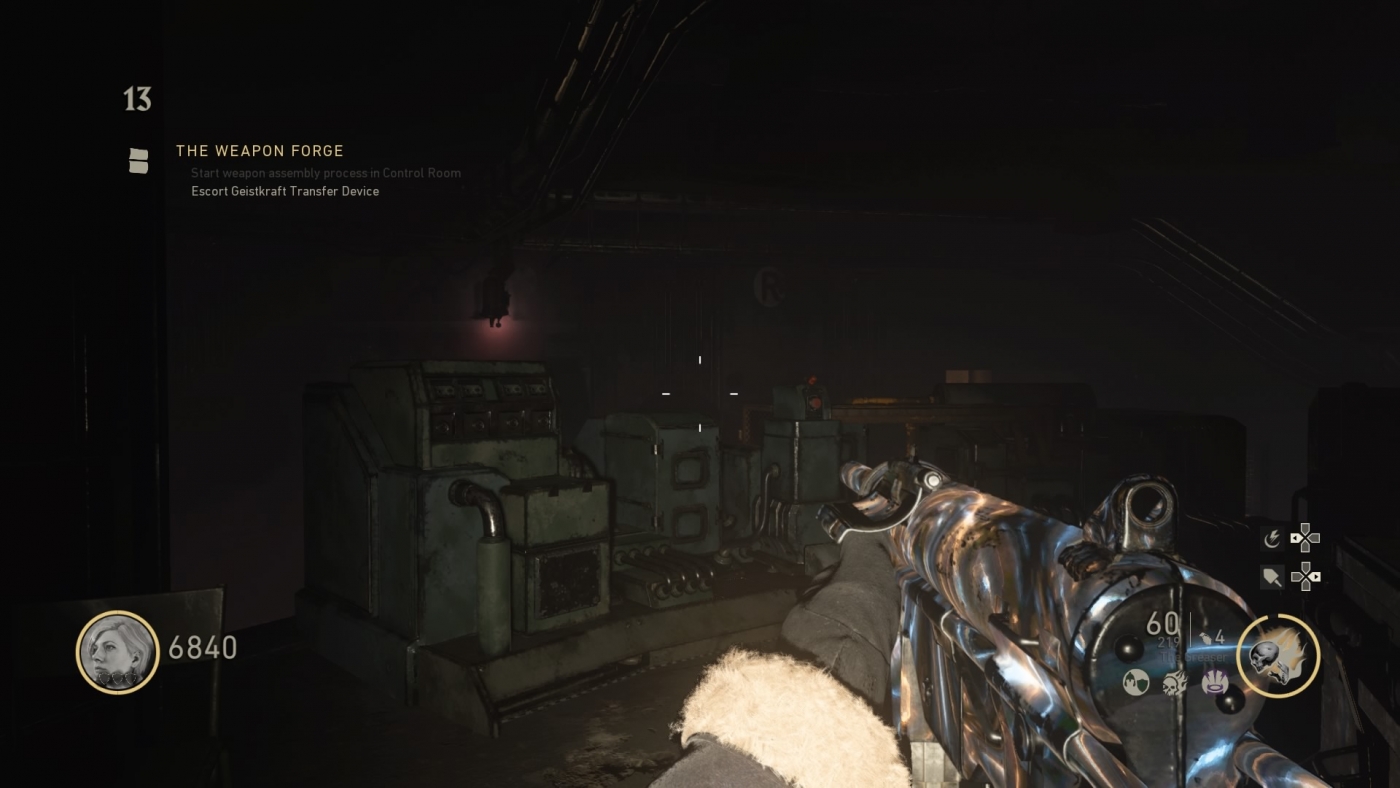Expand The Weapon Forge objective details
Image resolution: width=1400 pixels, height=788 pixels.
pos(259,151)
